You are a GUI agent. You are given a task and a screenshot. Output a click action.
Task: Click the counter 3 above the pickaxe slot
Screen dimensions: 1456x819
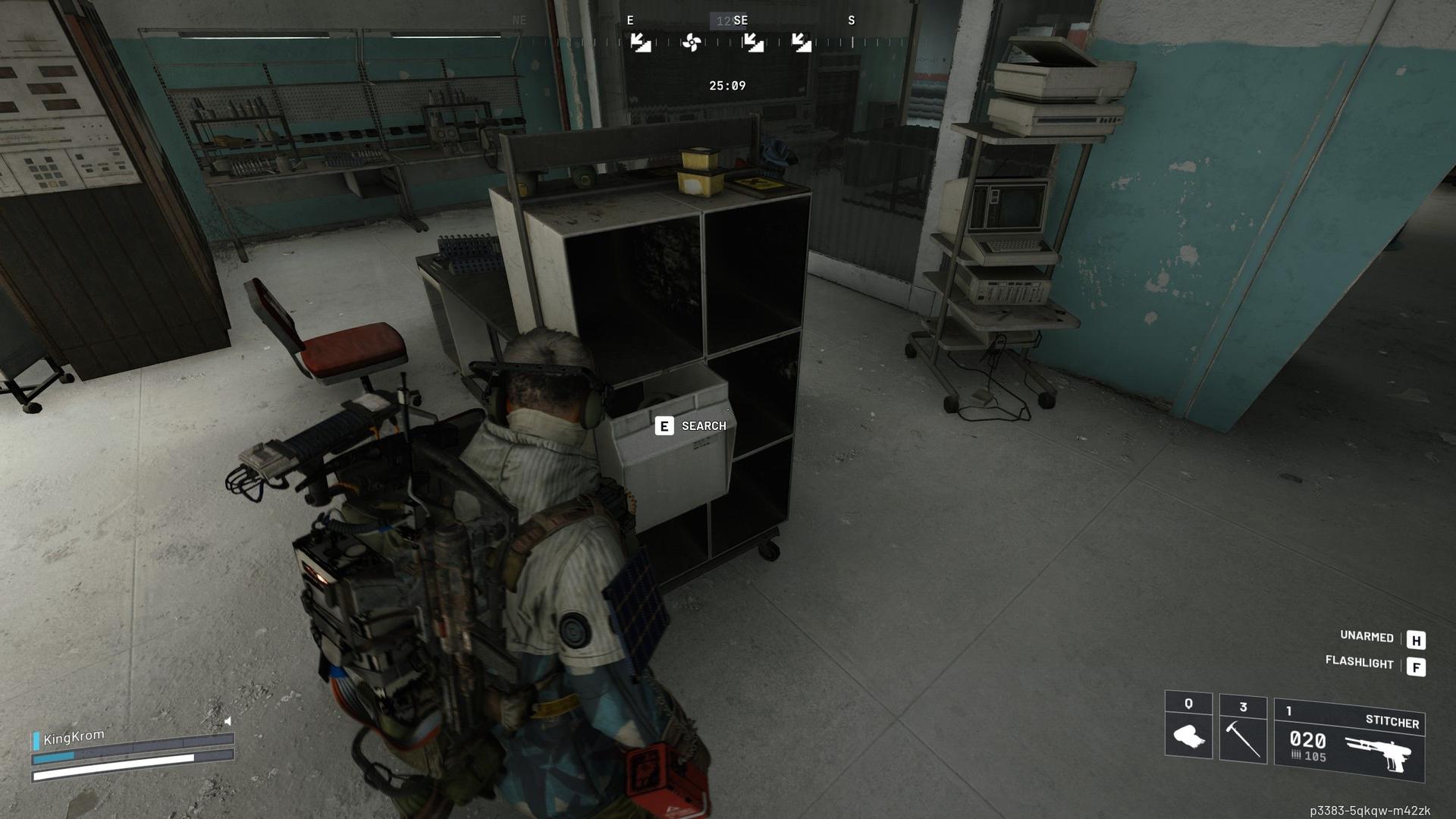coord(1243,706)
